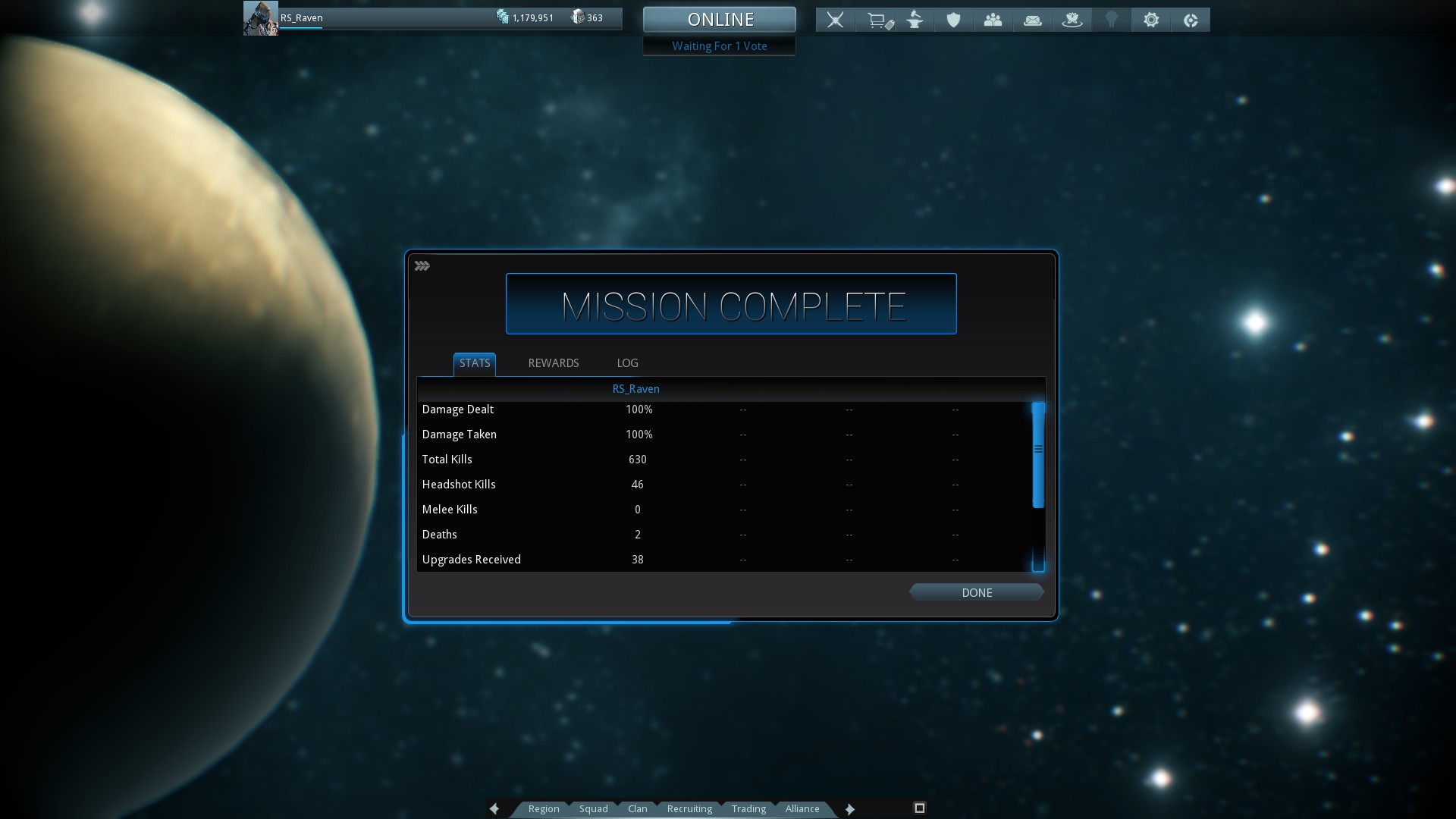The width and height of the screenshot is (1456, 819).
Task: Select the STATS tab
Action: [x=475, y=363]
